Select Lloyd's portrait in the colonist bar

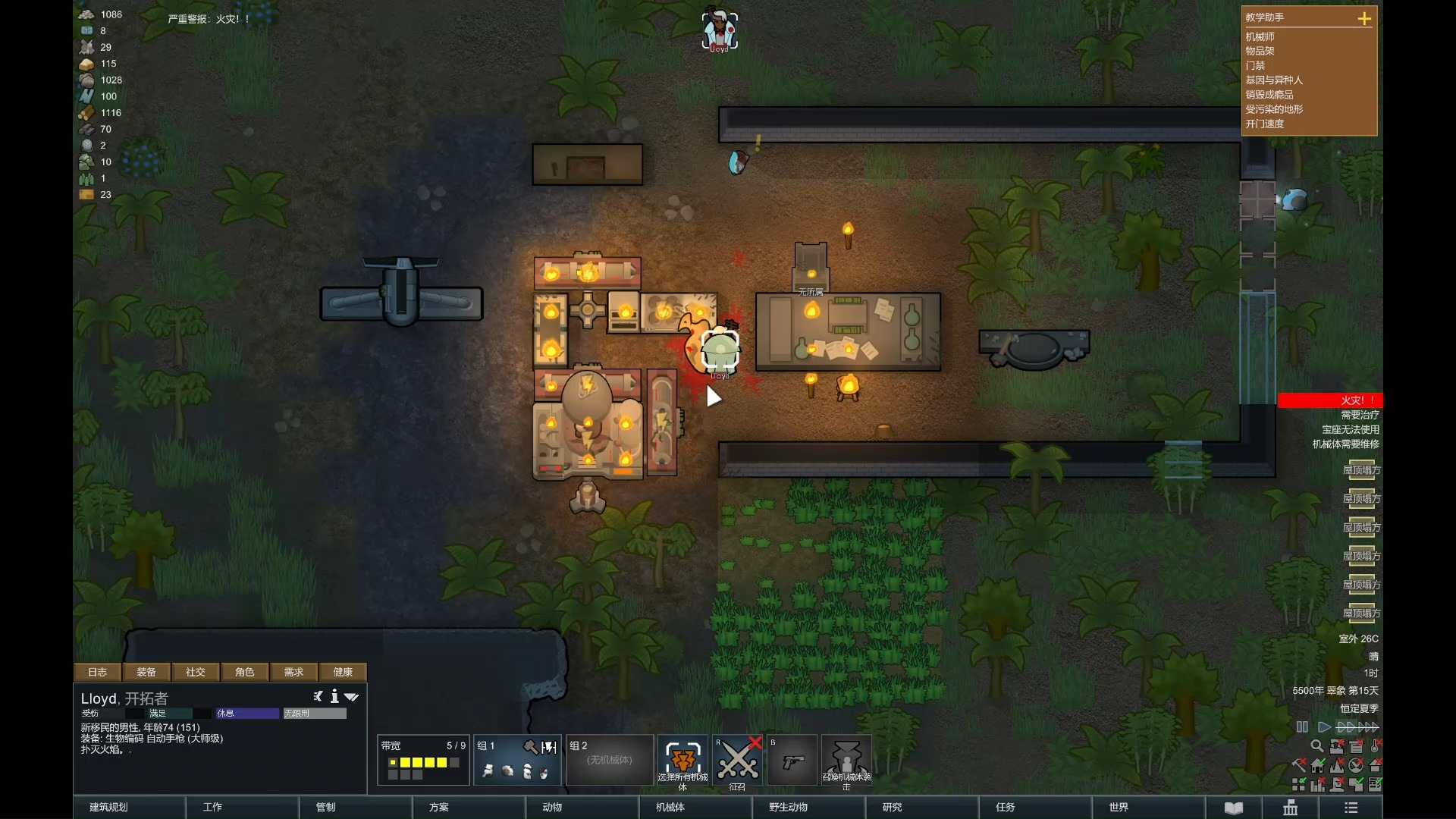click(x=719, y=30)
